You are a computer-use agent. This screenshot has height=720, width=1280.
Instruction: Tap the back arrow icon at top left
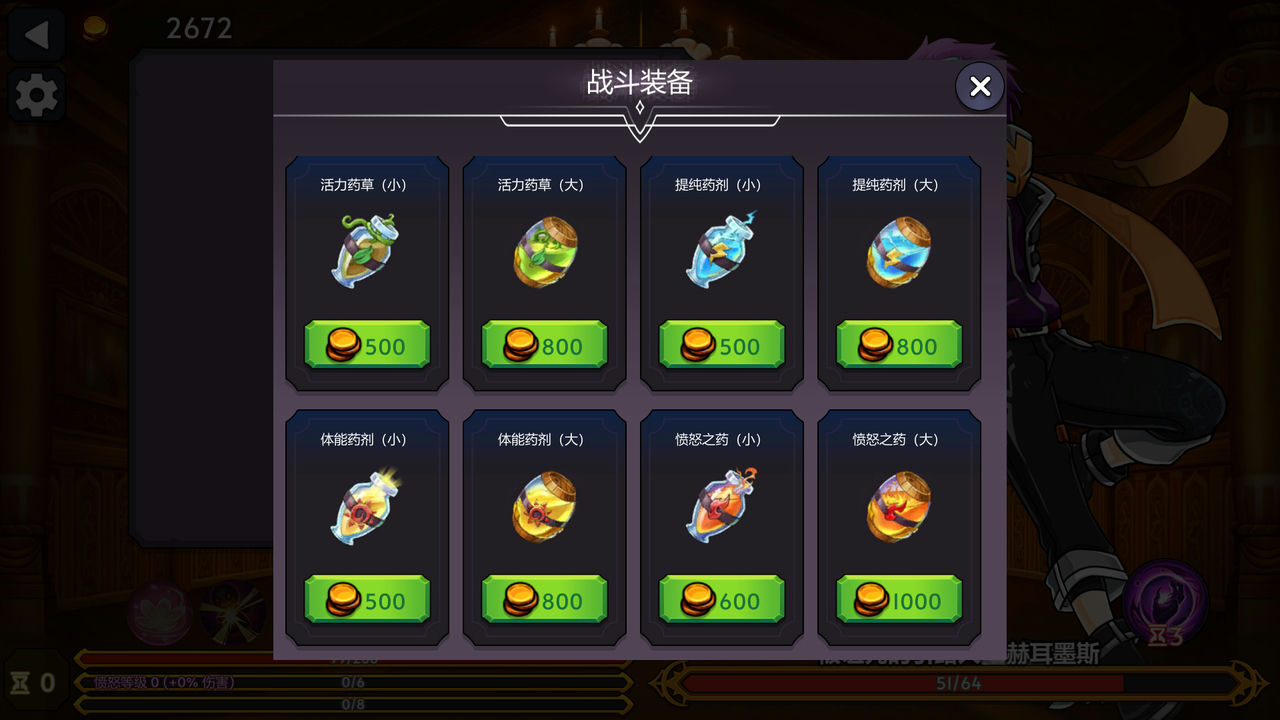[x=36, y=33]
